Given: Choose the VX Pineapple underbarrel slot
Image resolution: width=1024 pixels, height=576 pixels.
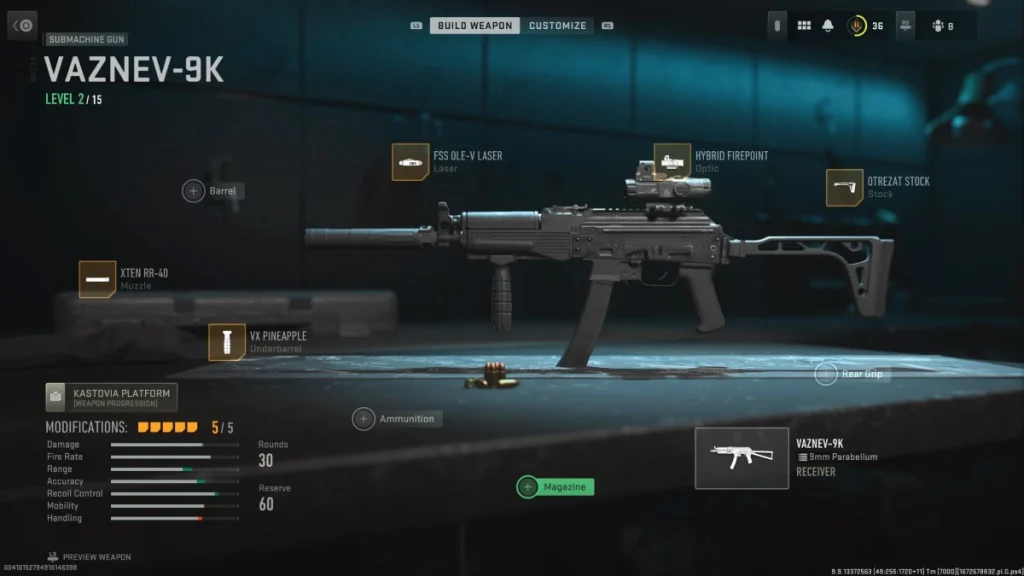Looking at the screenshot, I should pyautogui.click(x=227, y=342).
